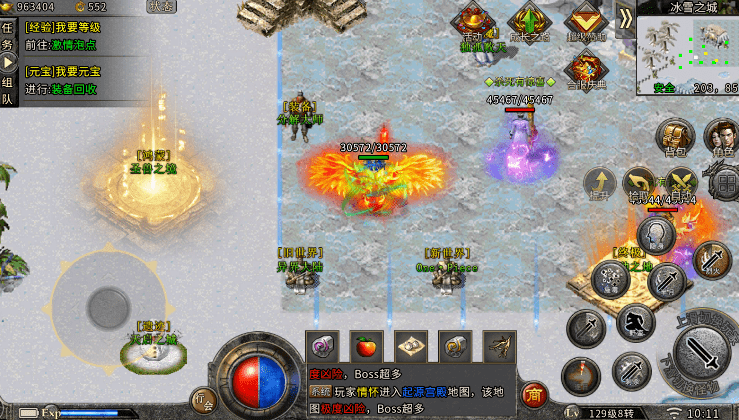The width and height of the screenshot is (739, 420).
Task: Switch to the 组队 team tab
Action: 8,91
